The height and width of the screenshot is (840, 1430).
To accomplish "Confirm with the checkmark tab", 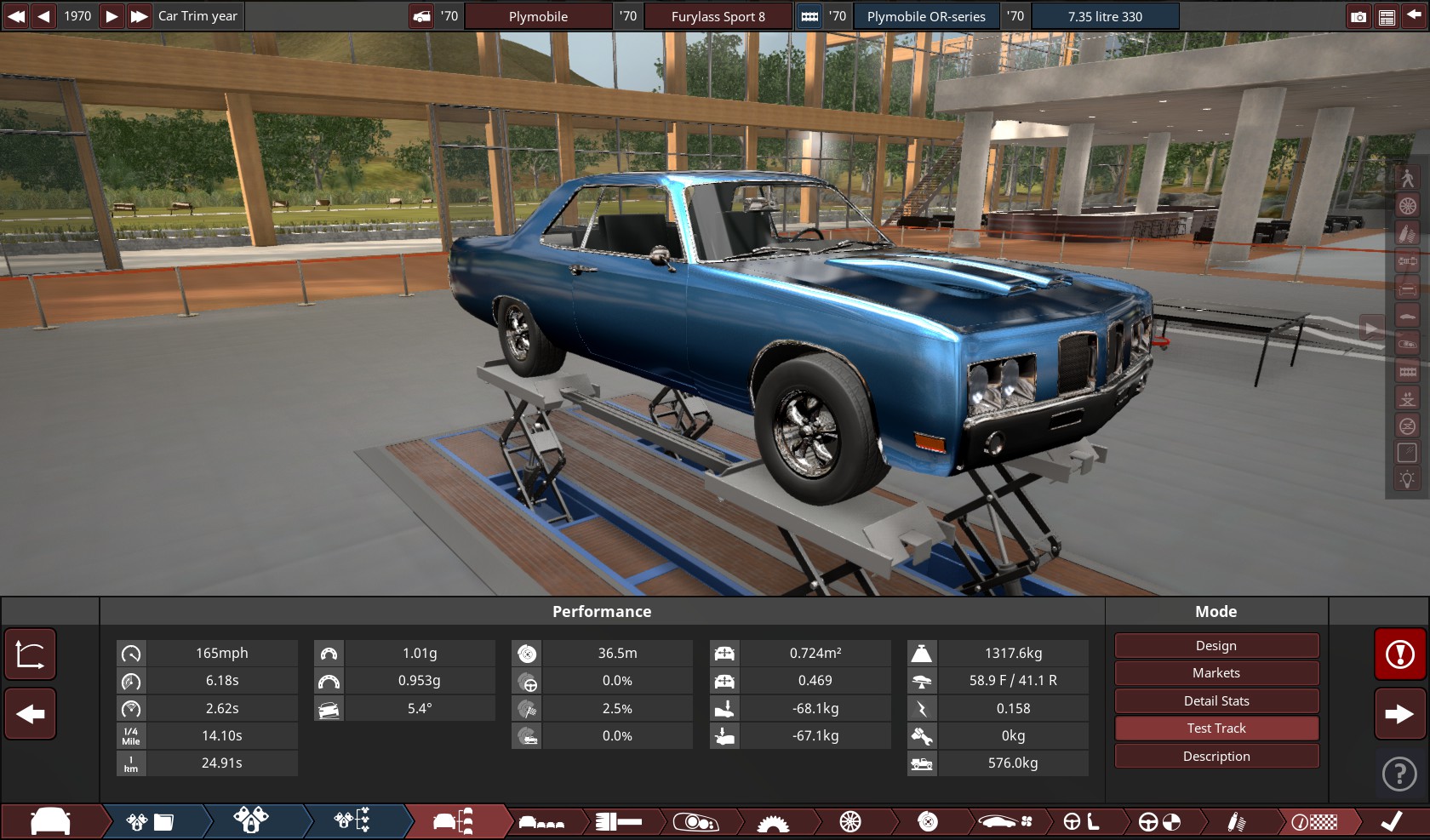I will (1392, 821).
